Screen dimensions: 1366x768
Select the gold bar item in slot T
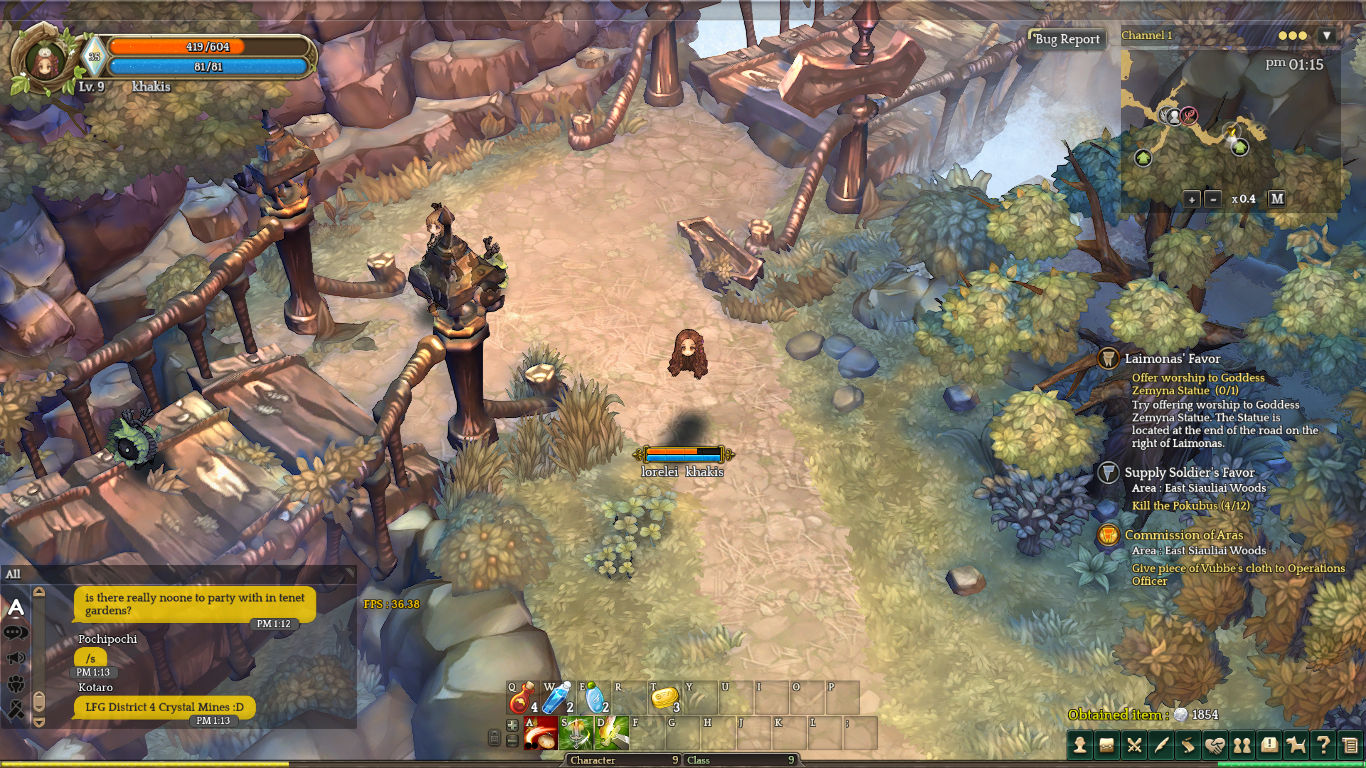tap(665, 698)
